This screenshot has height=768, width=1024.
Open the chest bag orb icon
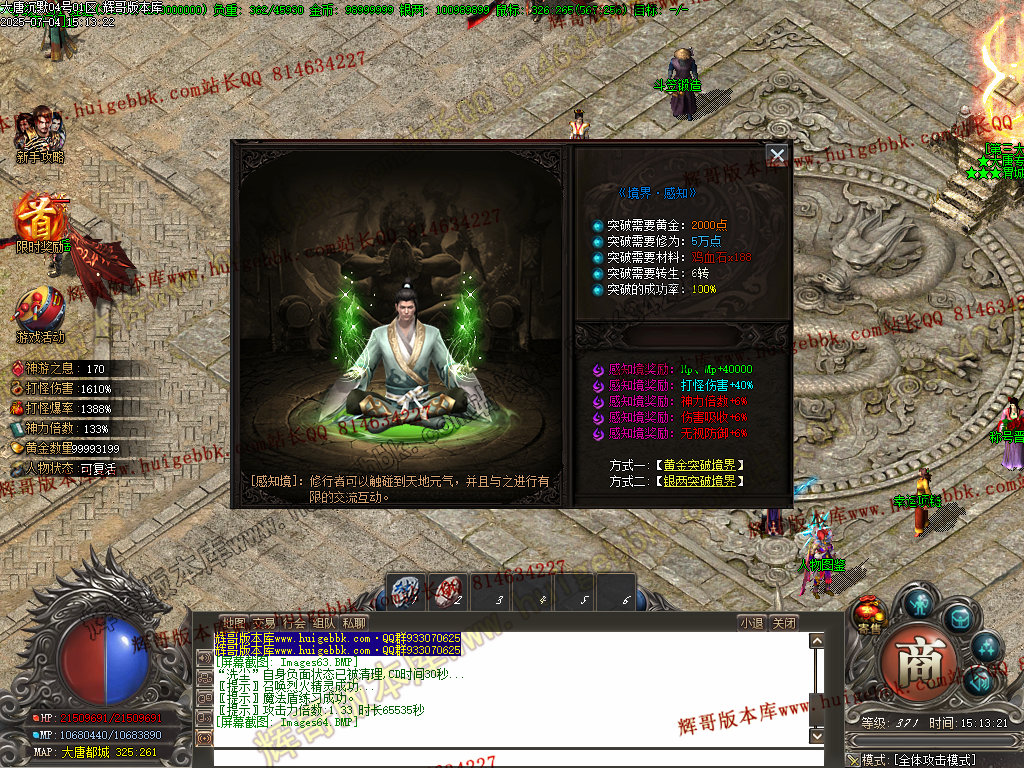coord(959,619)
